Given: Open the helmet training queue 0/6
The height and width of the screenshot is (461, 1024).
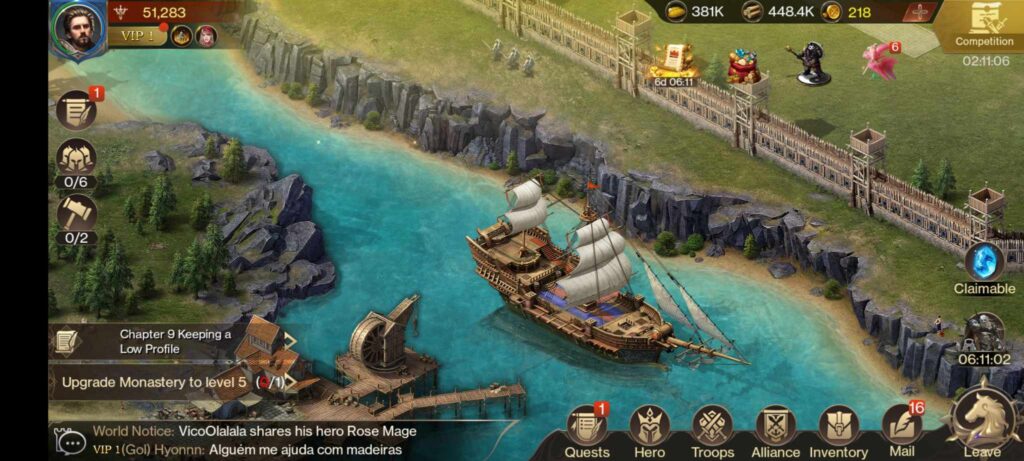Looking at the screenshot, I should pos(76,160).
